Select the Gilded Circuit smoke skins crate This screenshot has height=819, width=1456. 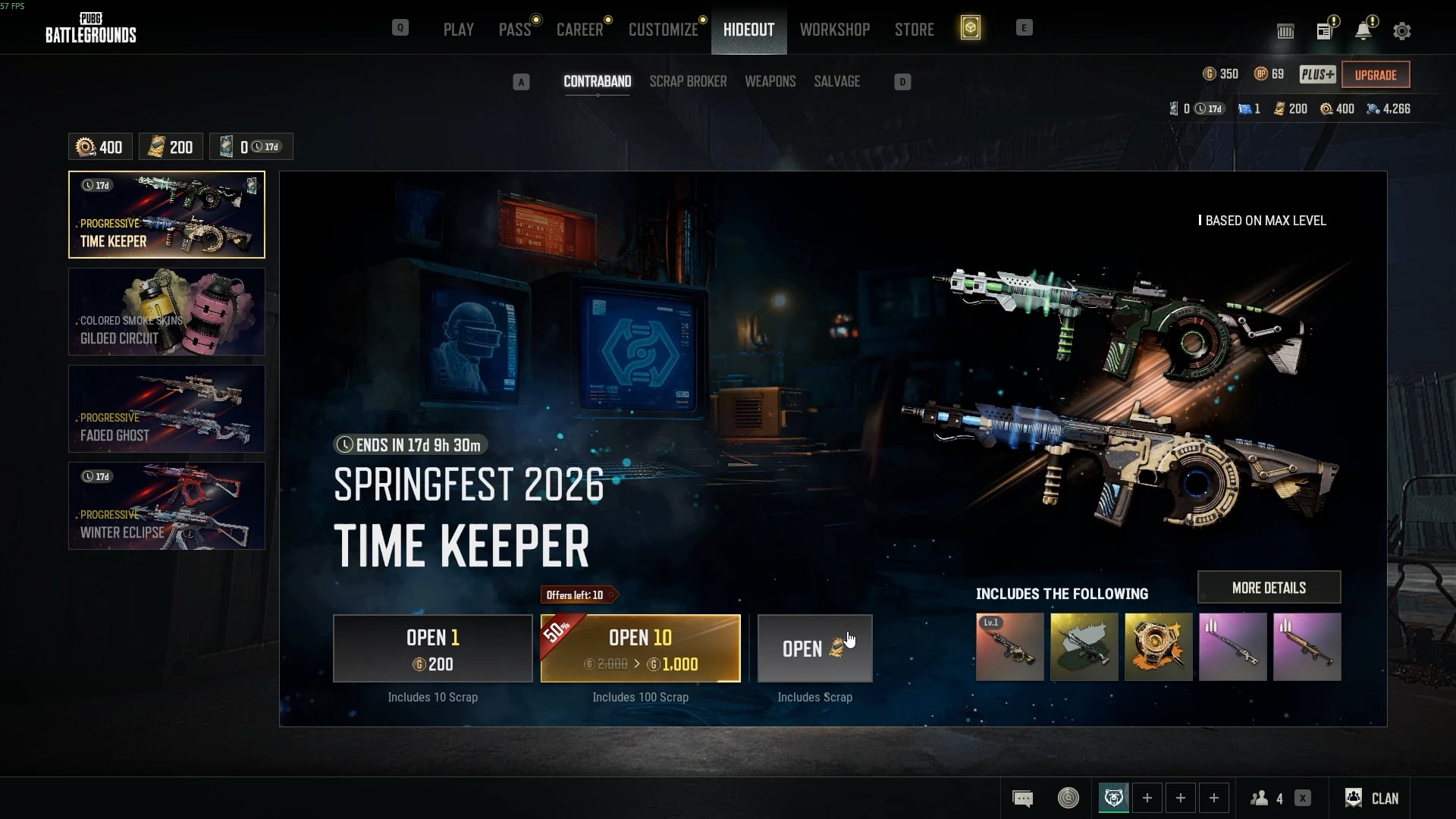tap(167, 312)
